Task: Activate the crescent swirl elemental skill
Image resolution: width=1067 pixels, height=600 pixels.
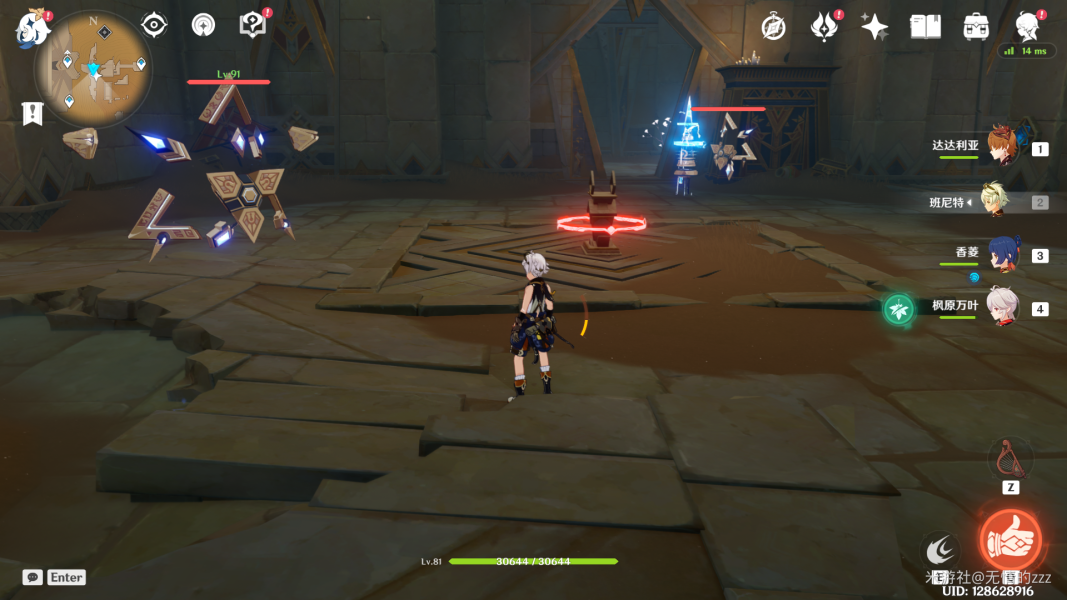Action: point(940,549)
